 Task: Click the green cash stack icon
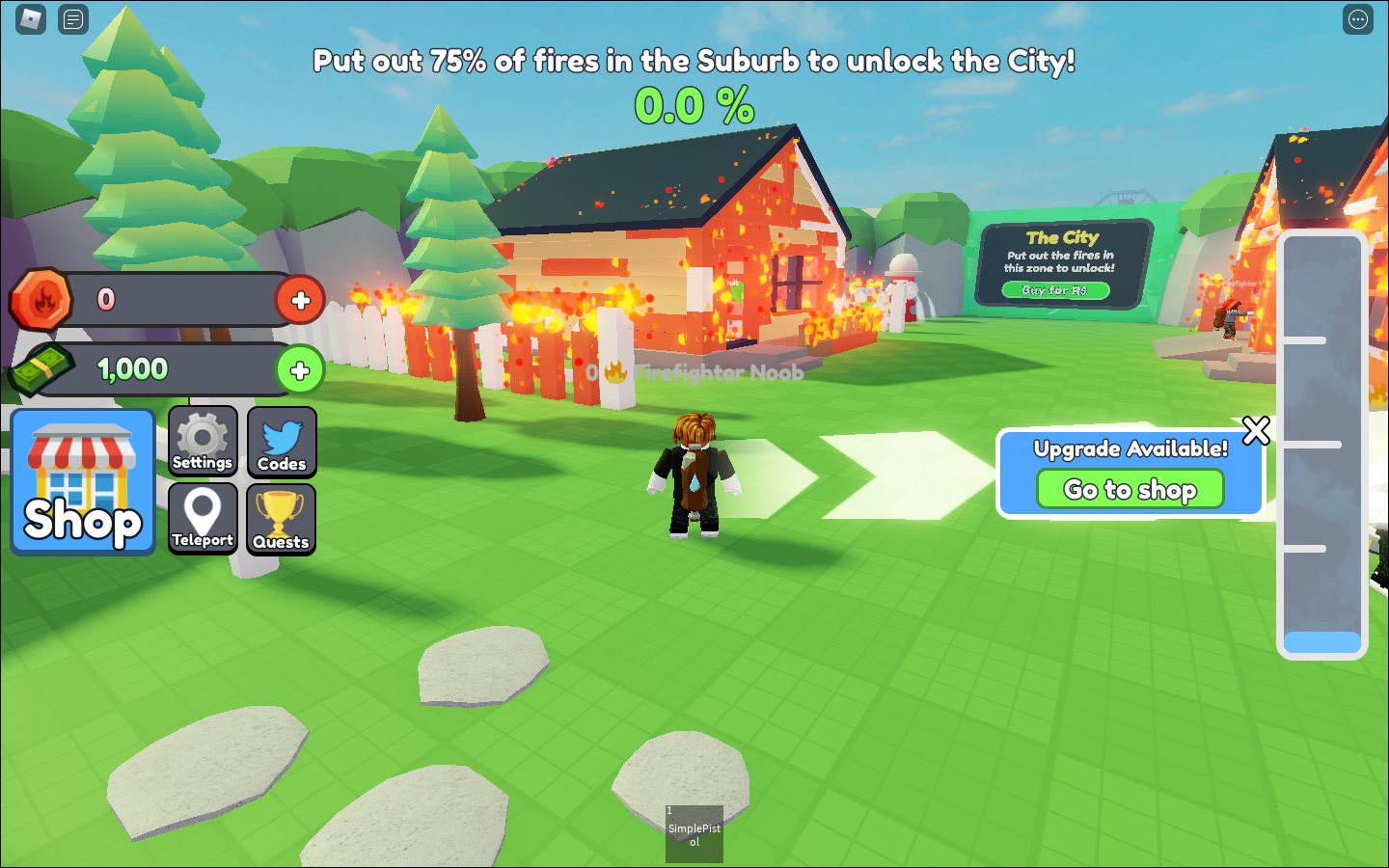click(x=39, y=368)
